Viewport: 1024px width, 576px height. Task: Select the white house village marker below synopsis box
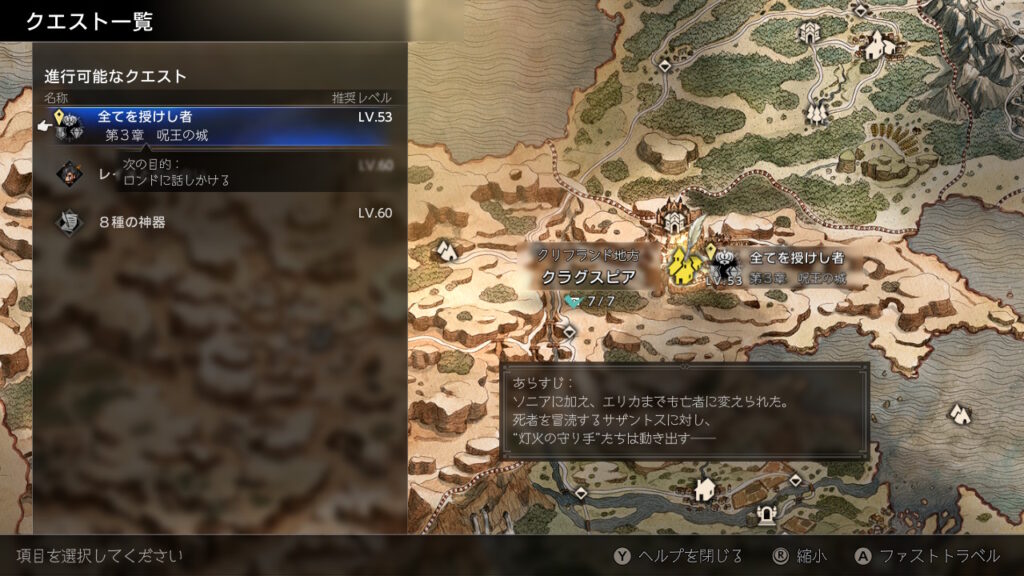[705, 489]
